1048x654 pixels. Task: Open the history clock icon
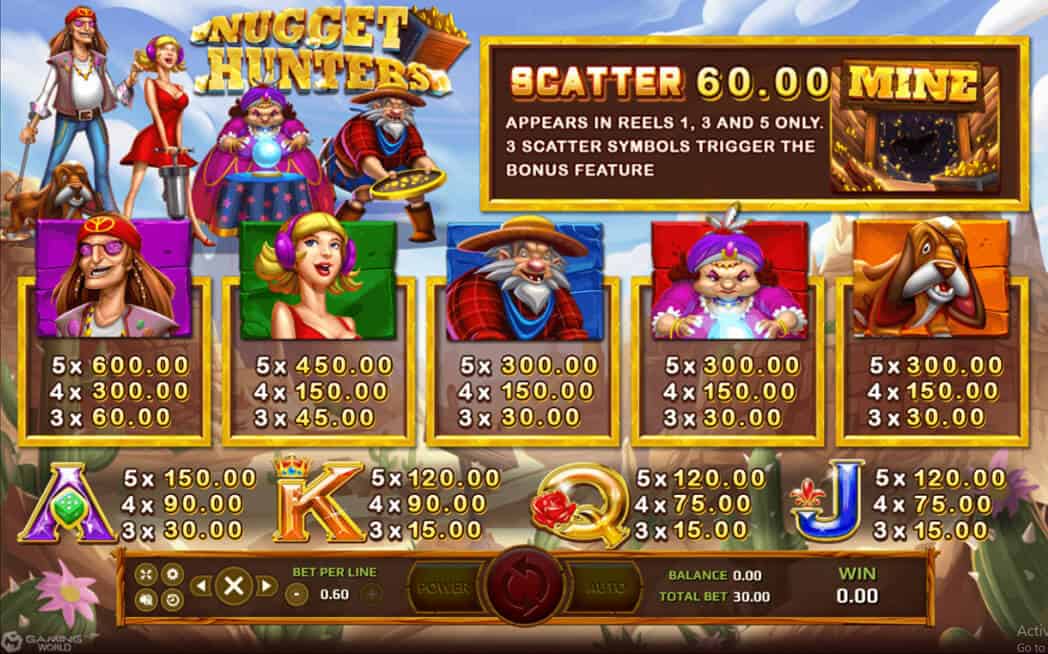coord(171,599)
